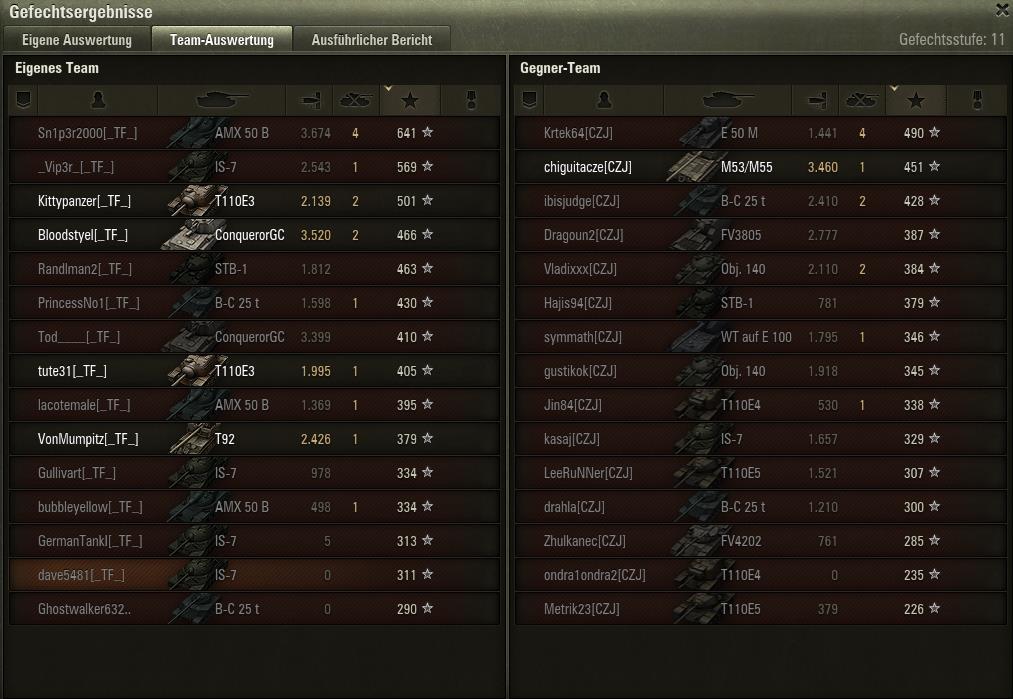Sort Eigenes Team by star experience column
This screenshot has width=1013, height=699.
[409, 100]
